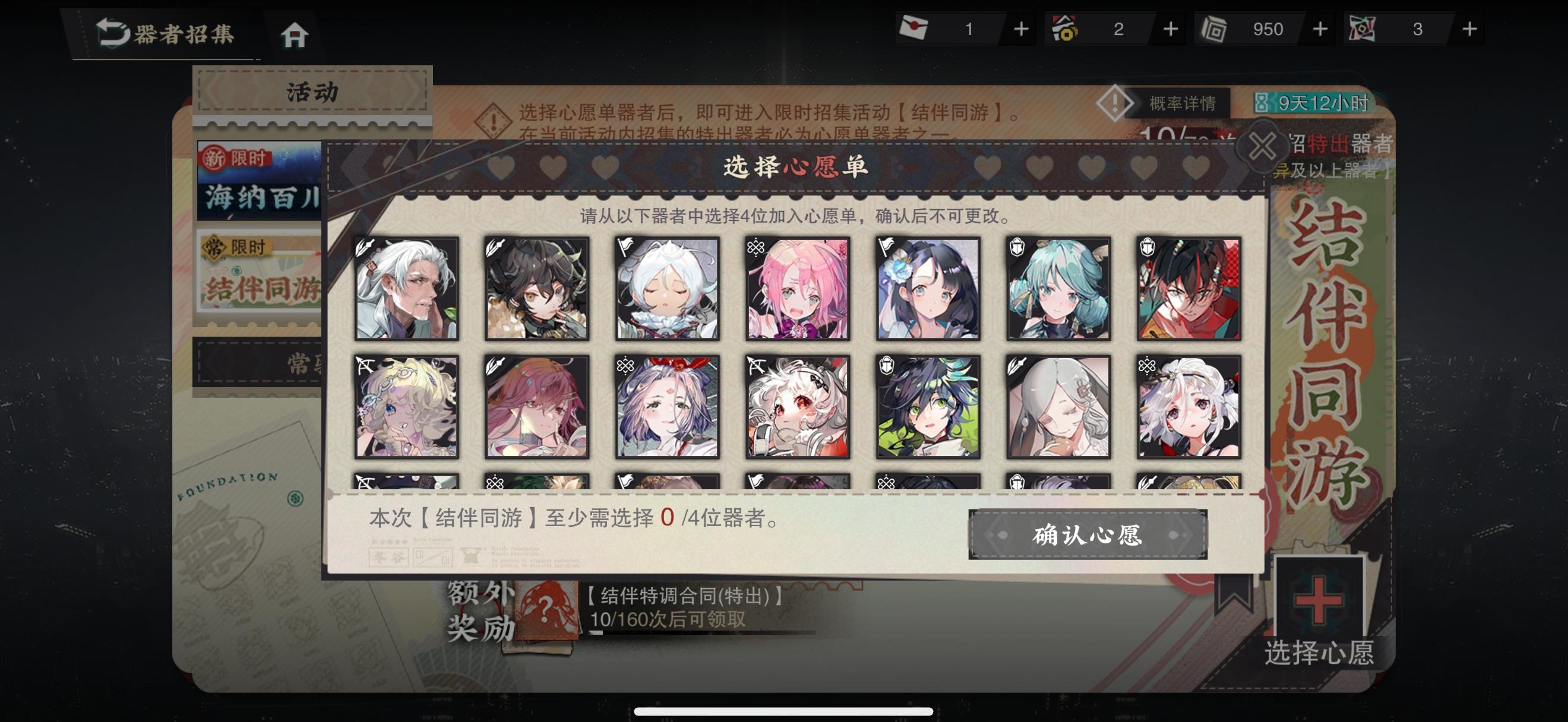
Task: Select the home icon in the top bar
Action: coord(296,34)
